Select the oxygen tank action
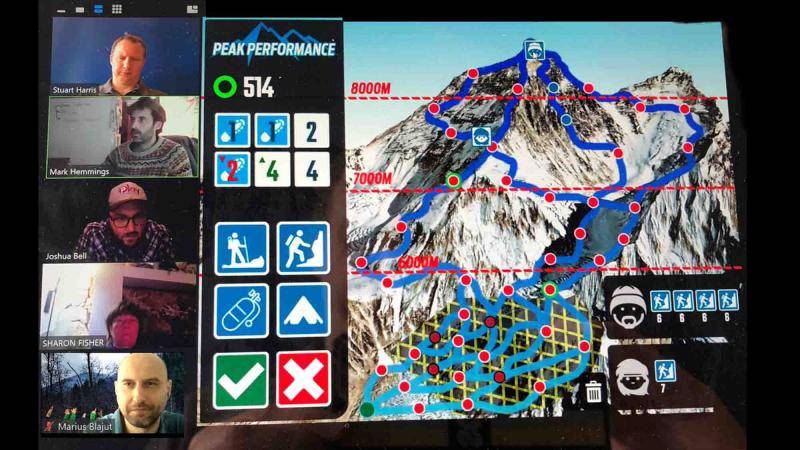The height and width of the screenshot is (450, 800). (241, 310)
